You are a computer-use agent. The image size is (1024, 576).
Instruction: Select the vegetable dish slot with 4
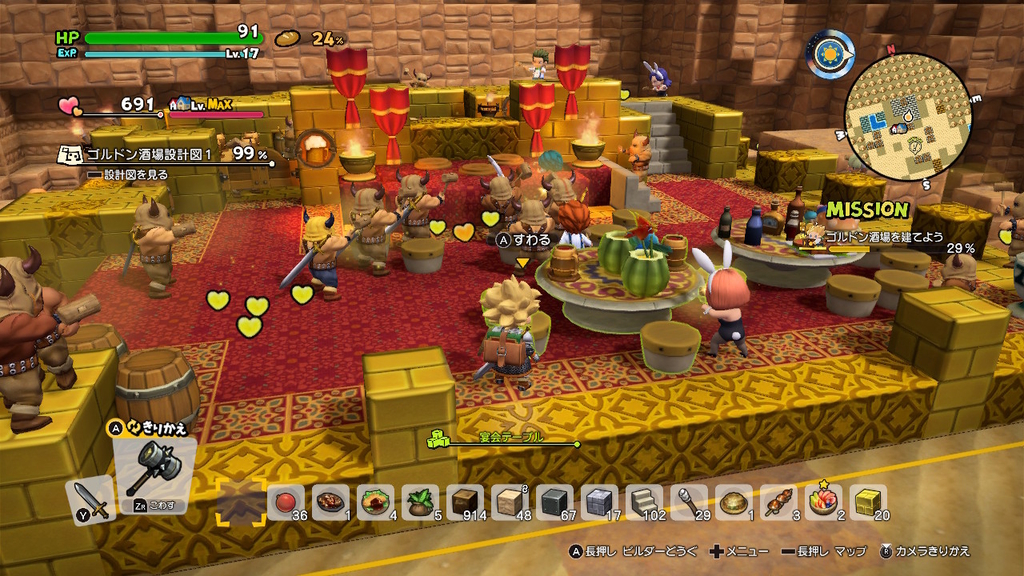[376, 501]
